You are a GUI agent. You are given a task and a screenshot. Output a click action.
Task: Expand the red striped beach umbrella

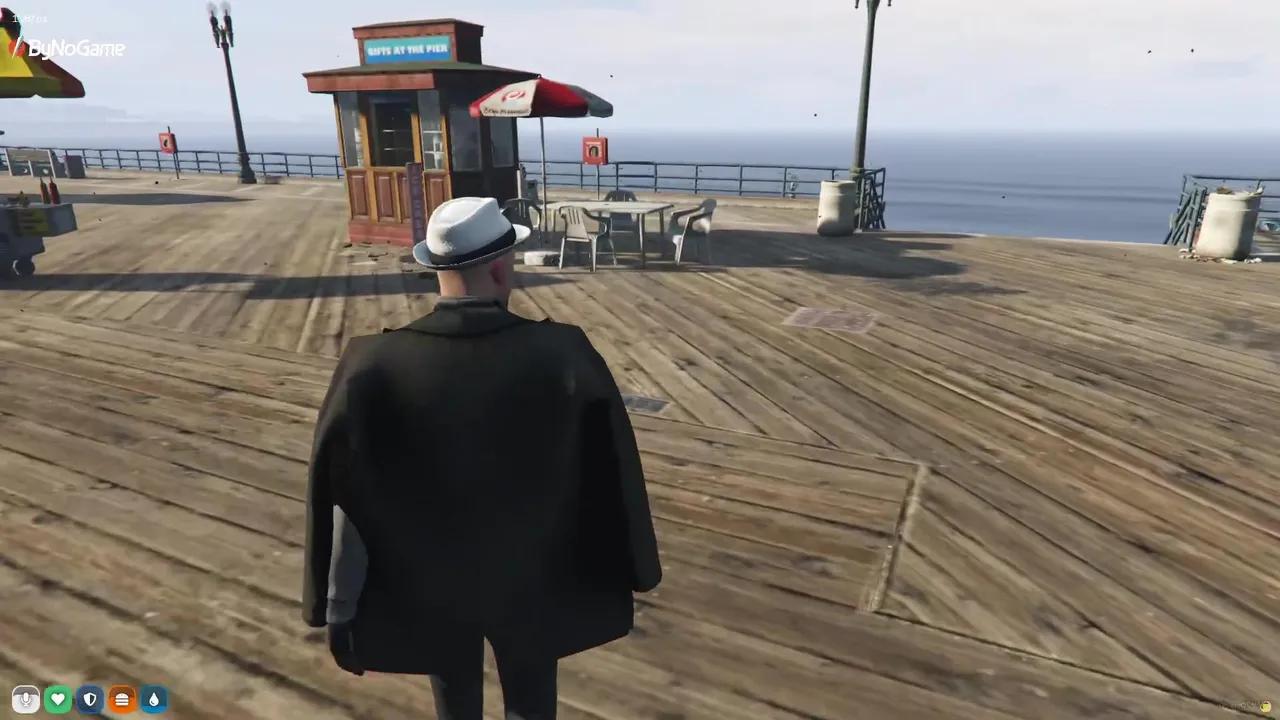pyautogui.click(x=540, y=100)
